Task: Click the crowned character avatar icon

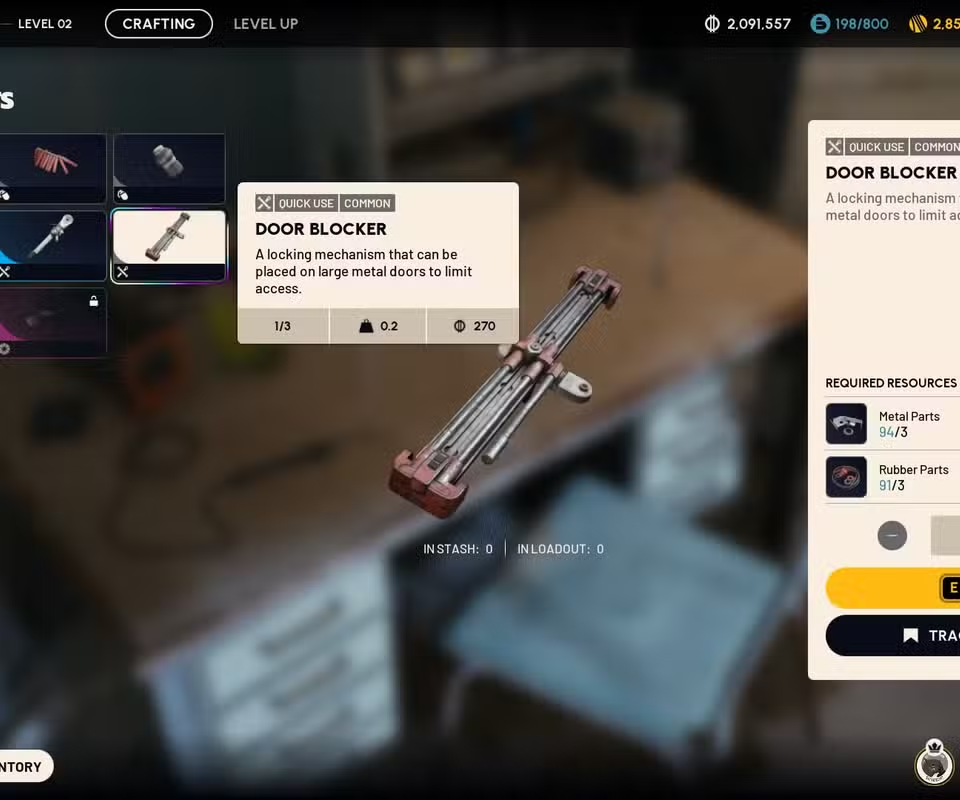Action: (934, 765)
